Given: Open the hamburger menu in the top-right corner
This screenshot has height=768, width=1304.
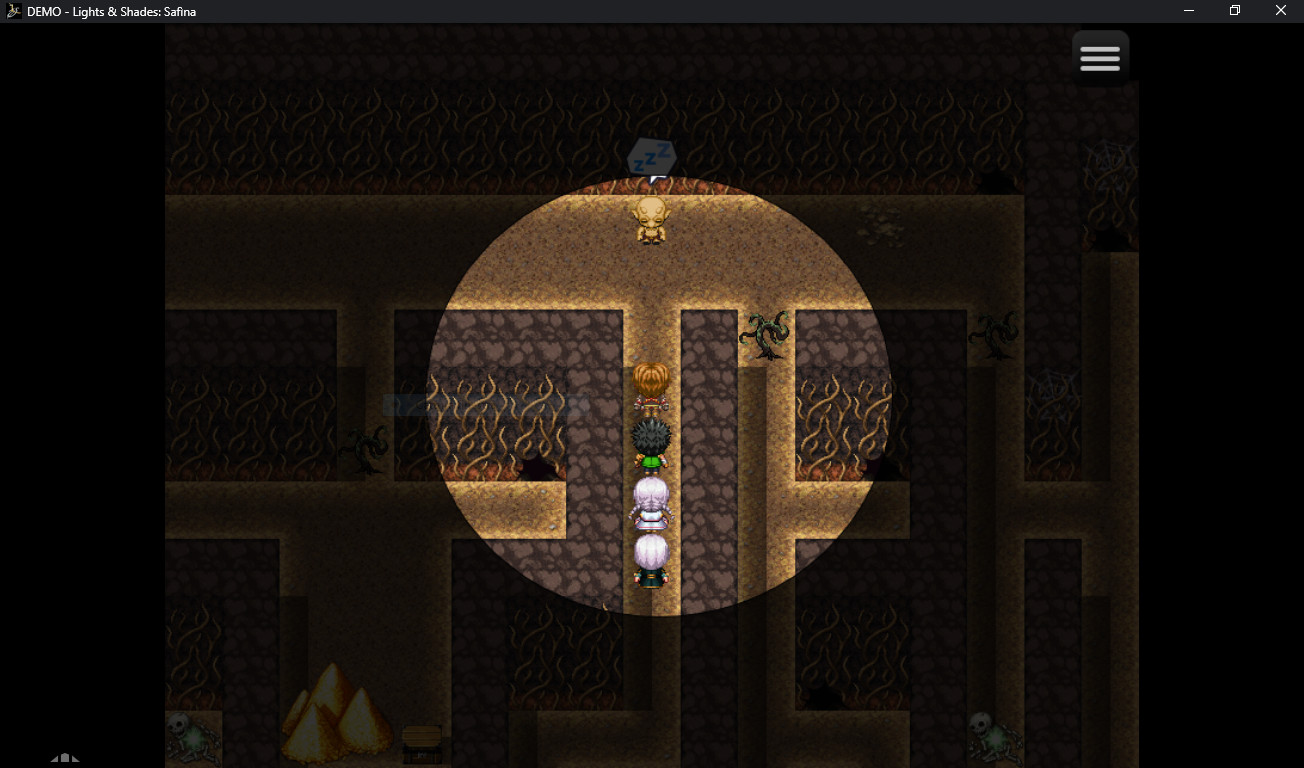Looking at the screenshot, I should [x=1100, y=58].
